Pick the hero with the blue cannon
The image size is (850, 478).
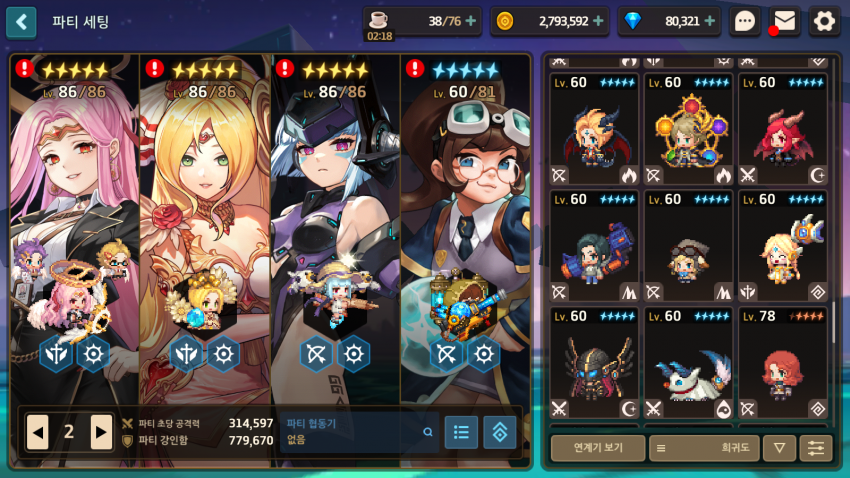coord(597,246)
